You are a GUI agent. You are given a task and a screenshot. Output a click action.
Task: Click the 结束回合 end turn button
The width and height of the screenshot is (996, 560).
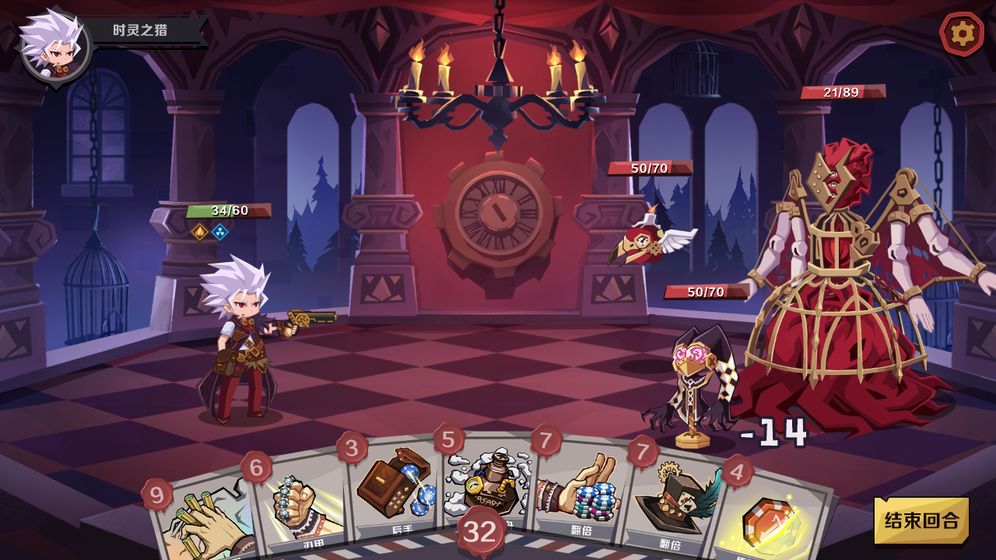pyautogui.click(x=921, y=520)
